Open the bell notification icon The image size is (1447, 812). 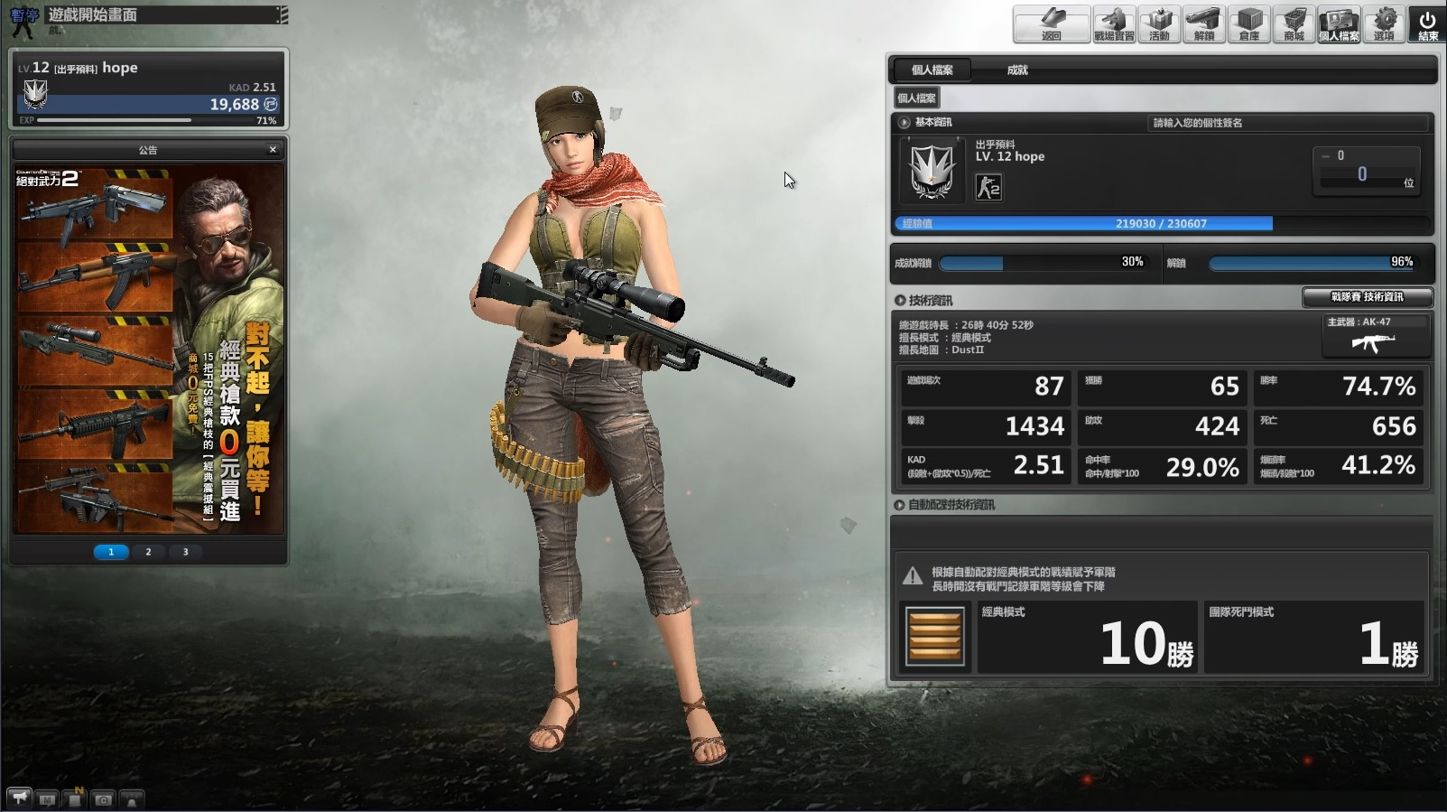coord(131,799)
